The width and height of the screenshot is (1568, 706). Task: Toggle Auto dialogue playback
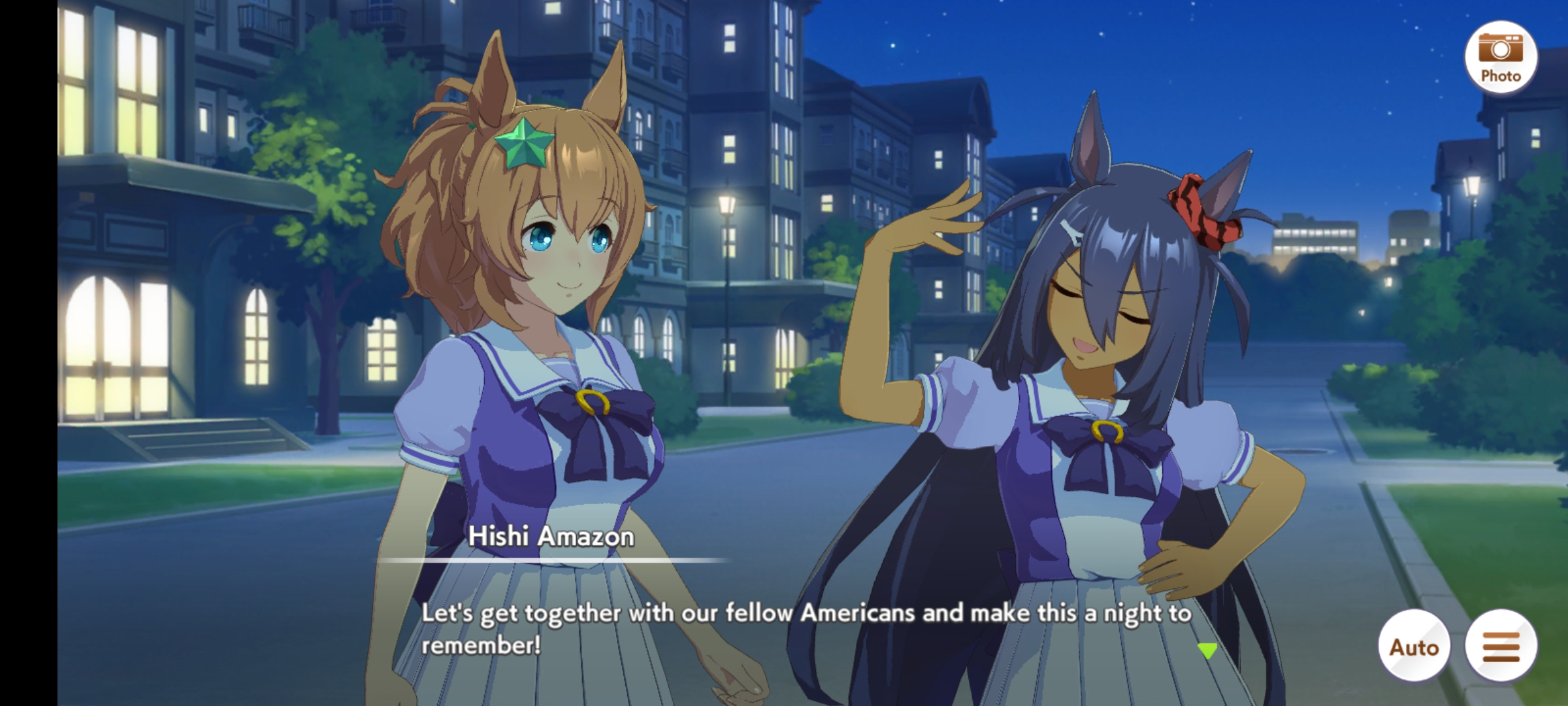coord(1414,647)
